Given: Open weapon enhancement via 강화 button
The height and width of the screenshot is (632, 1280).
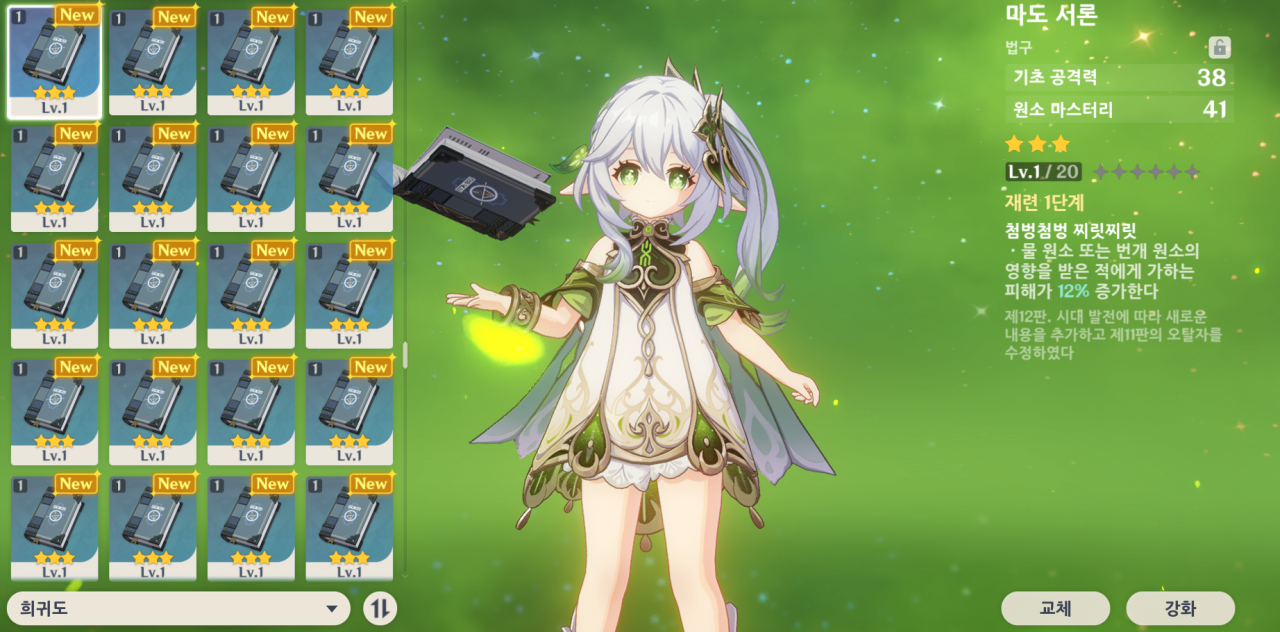Looking at the screenshot, I should pos(1180,608).
